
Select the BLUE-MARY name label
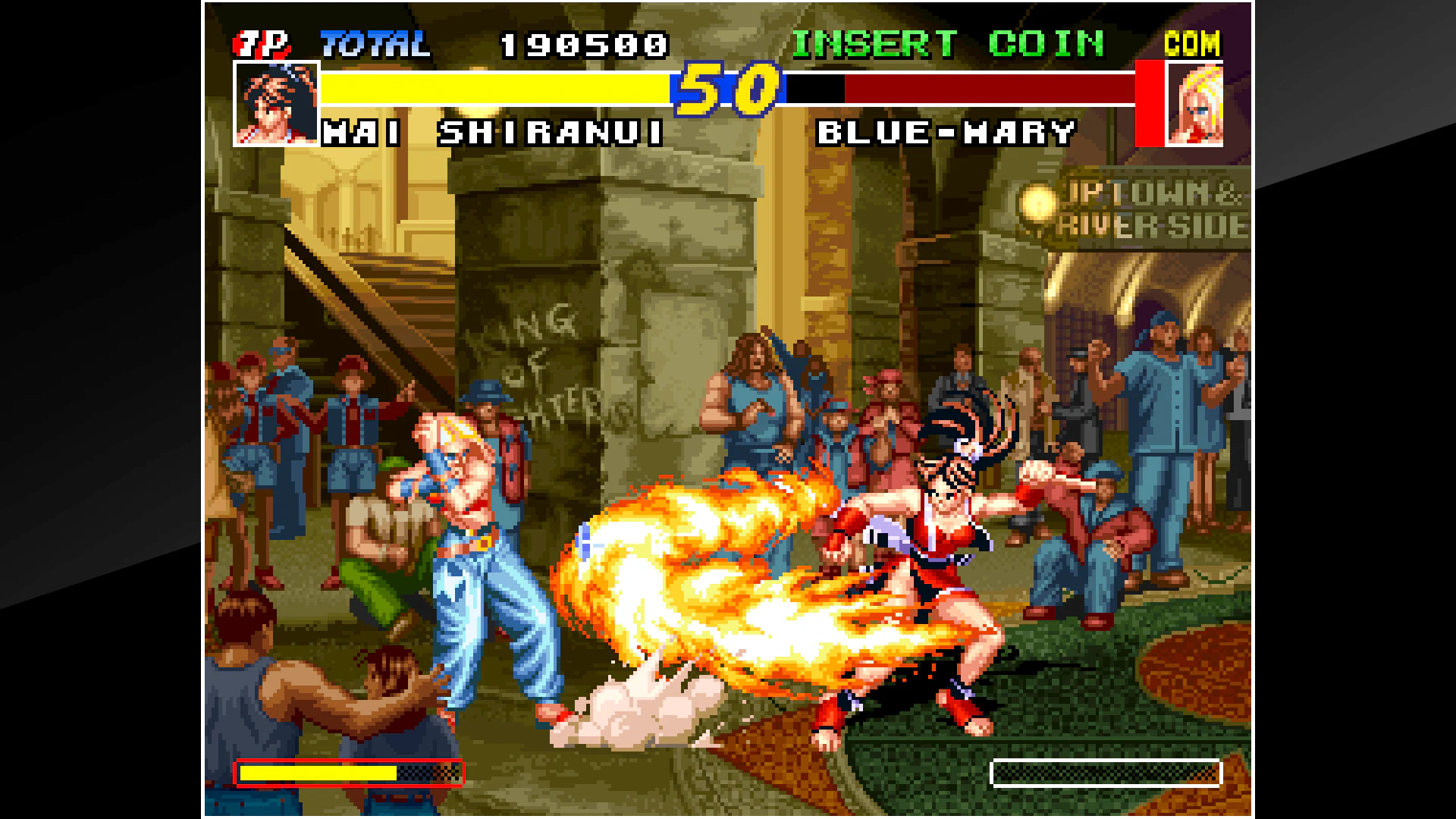pyautogui.click(x=946, y=132)
